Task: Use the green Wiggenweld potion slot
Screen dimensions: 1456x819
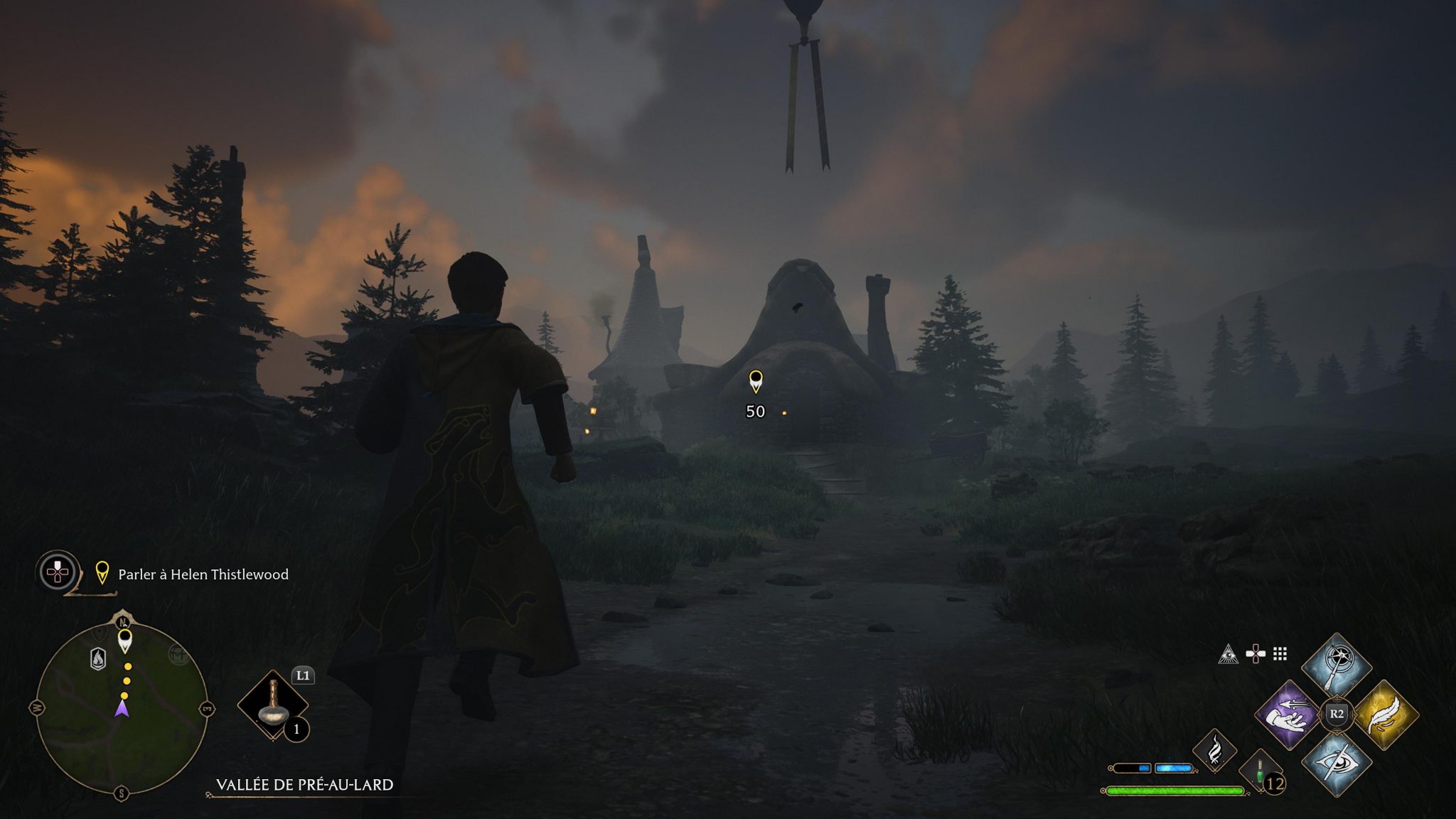Action: coord(1260,771)
